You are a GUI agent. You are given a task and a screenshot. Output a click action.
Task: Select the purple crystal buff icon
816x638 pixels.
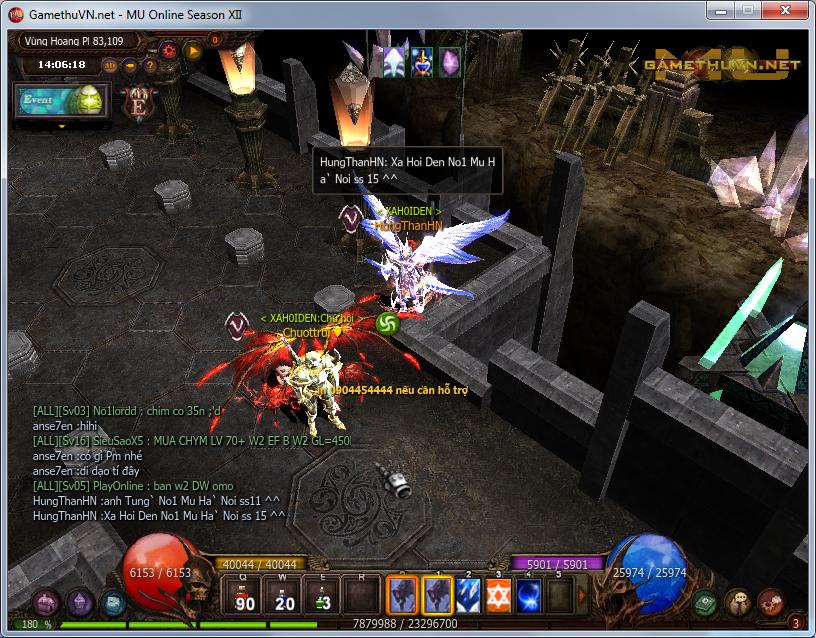450,61
